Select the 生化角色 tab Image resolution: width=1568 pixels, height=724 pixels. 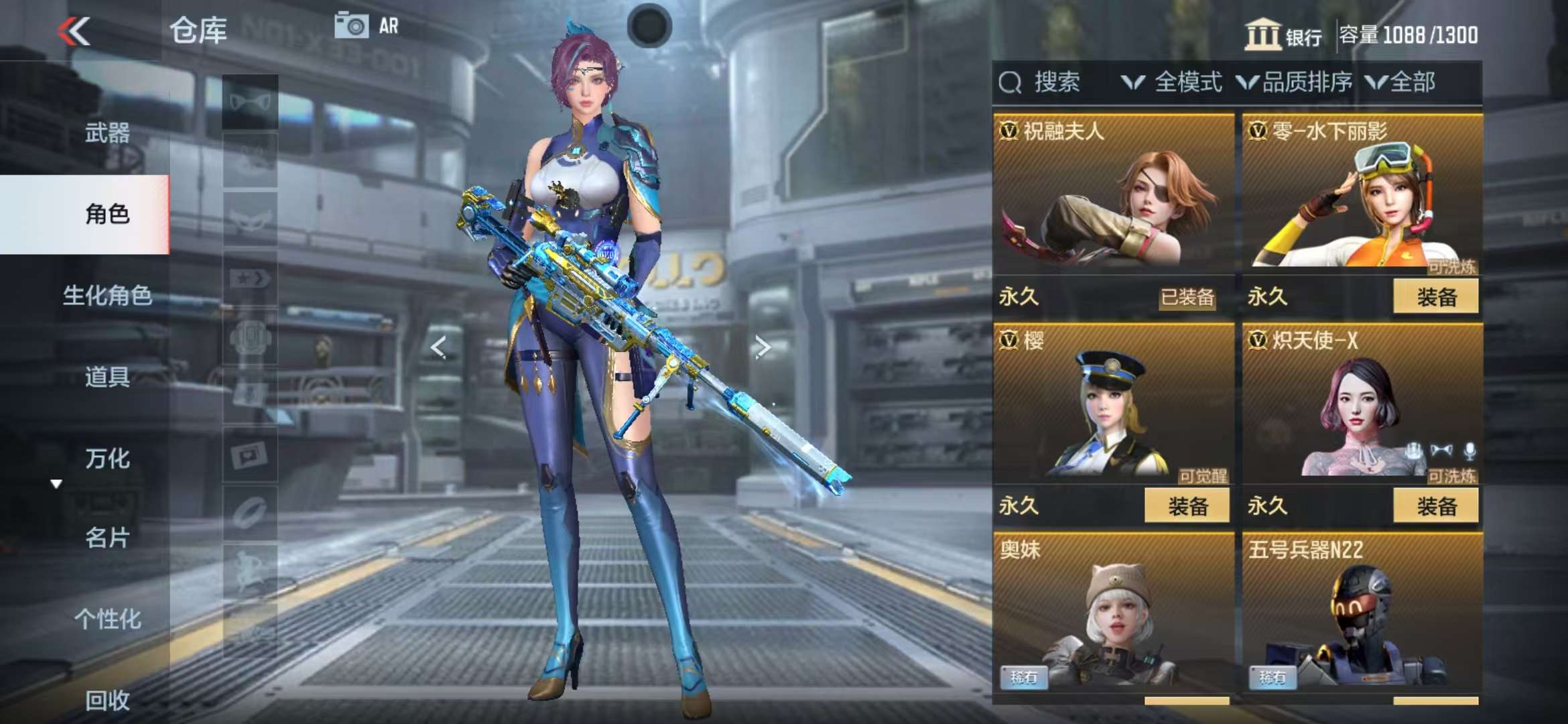point(107,295)
